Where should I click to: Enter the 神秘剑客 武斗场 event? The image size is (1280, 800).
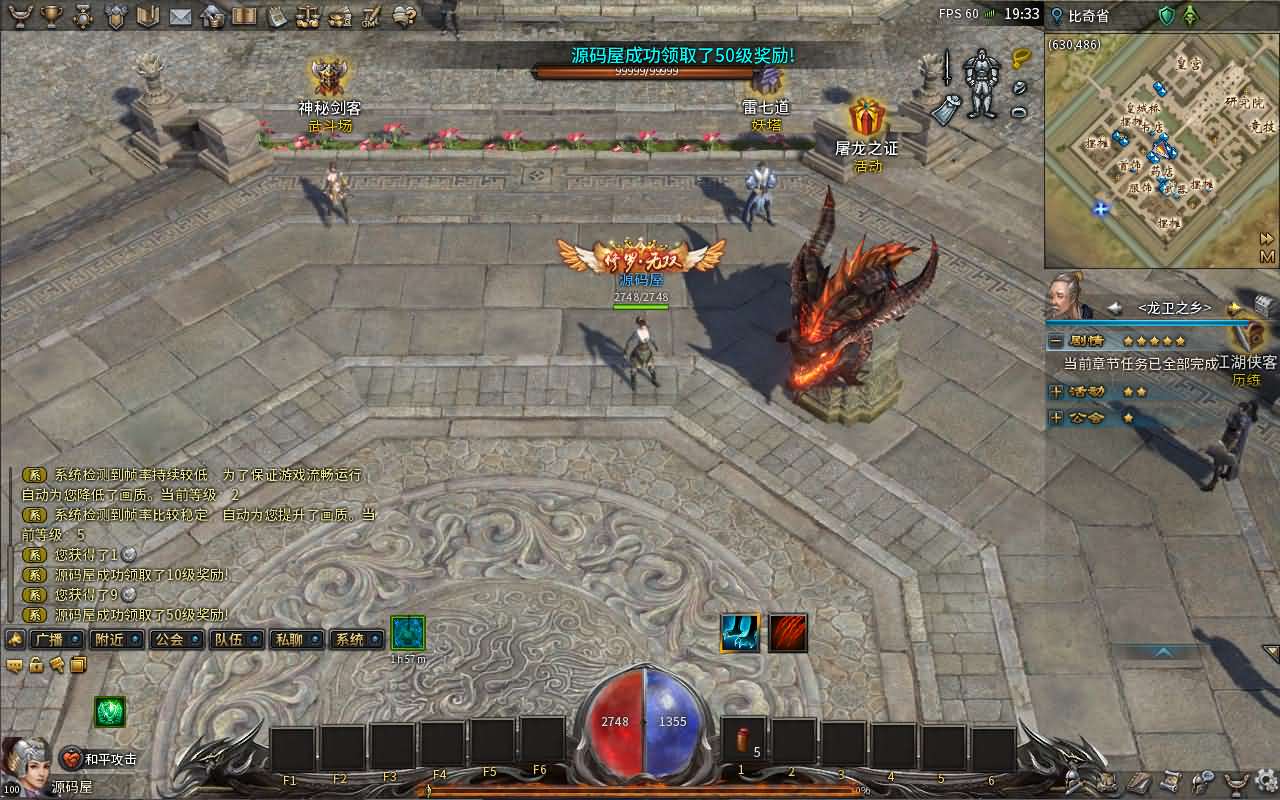coord(329,78)
